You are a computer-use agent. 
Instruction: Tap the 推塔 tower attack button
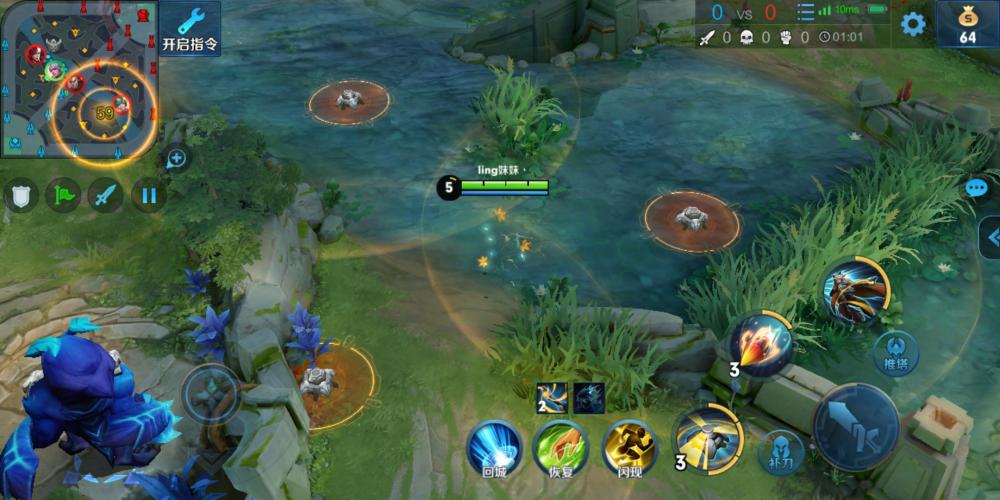tap(895, 353)
